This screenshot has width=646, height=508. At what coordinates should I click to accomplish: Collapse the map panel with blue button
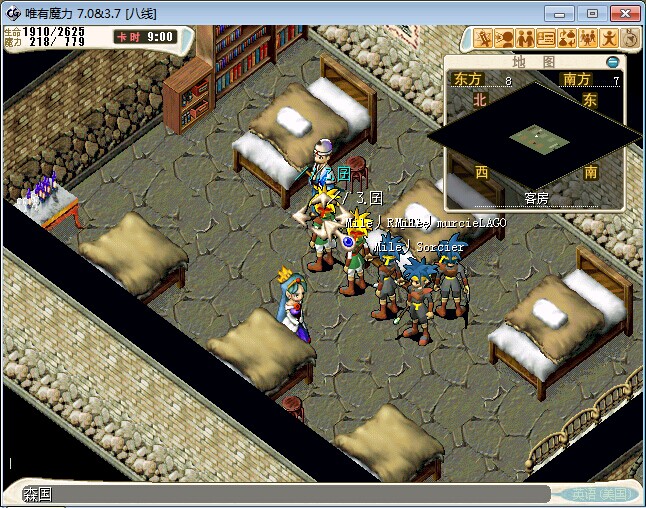click(612, 62)
